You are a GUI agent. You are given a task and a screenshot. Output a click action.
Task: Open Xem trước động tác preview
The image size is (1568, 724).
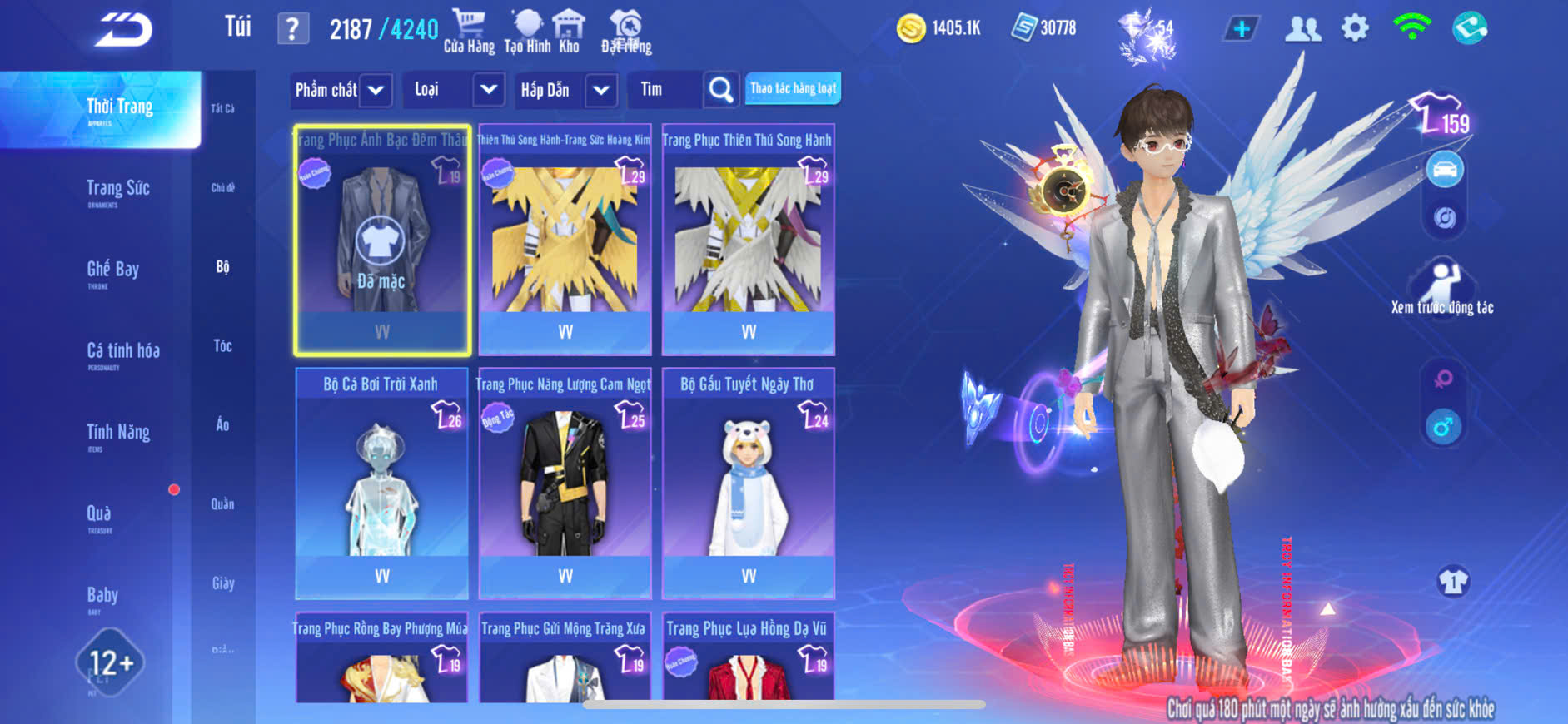1442,289
